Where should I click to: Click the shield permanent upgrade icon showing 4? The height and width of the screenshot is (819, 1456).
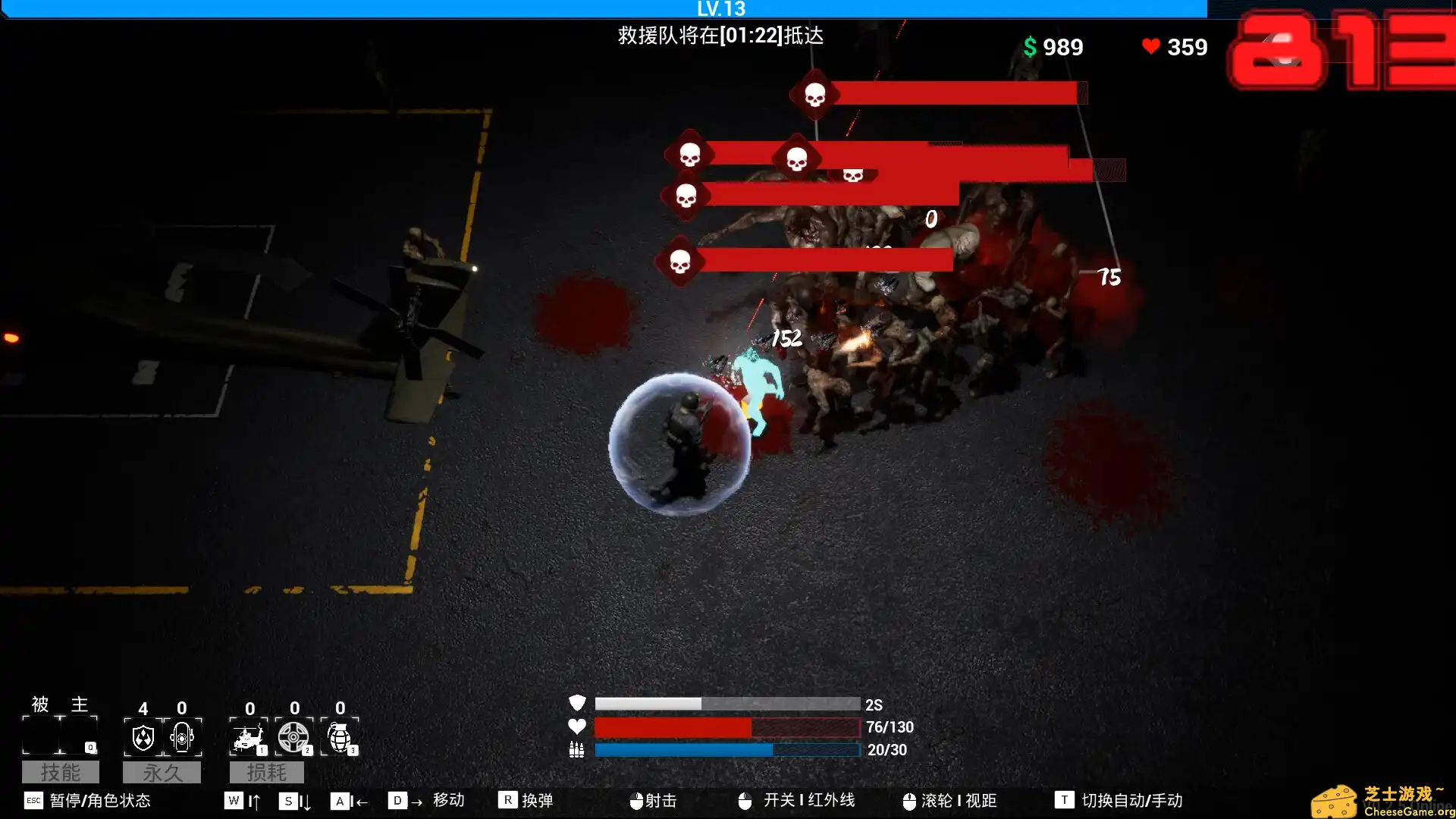(x=143, y=737)
